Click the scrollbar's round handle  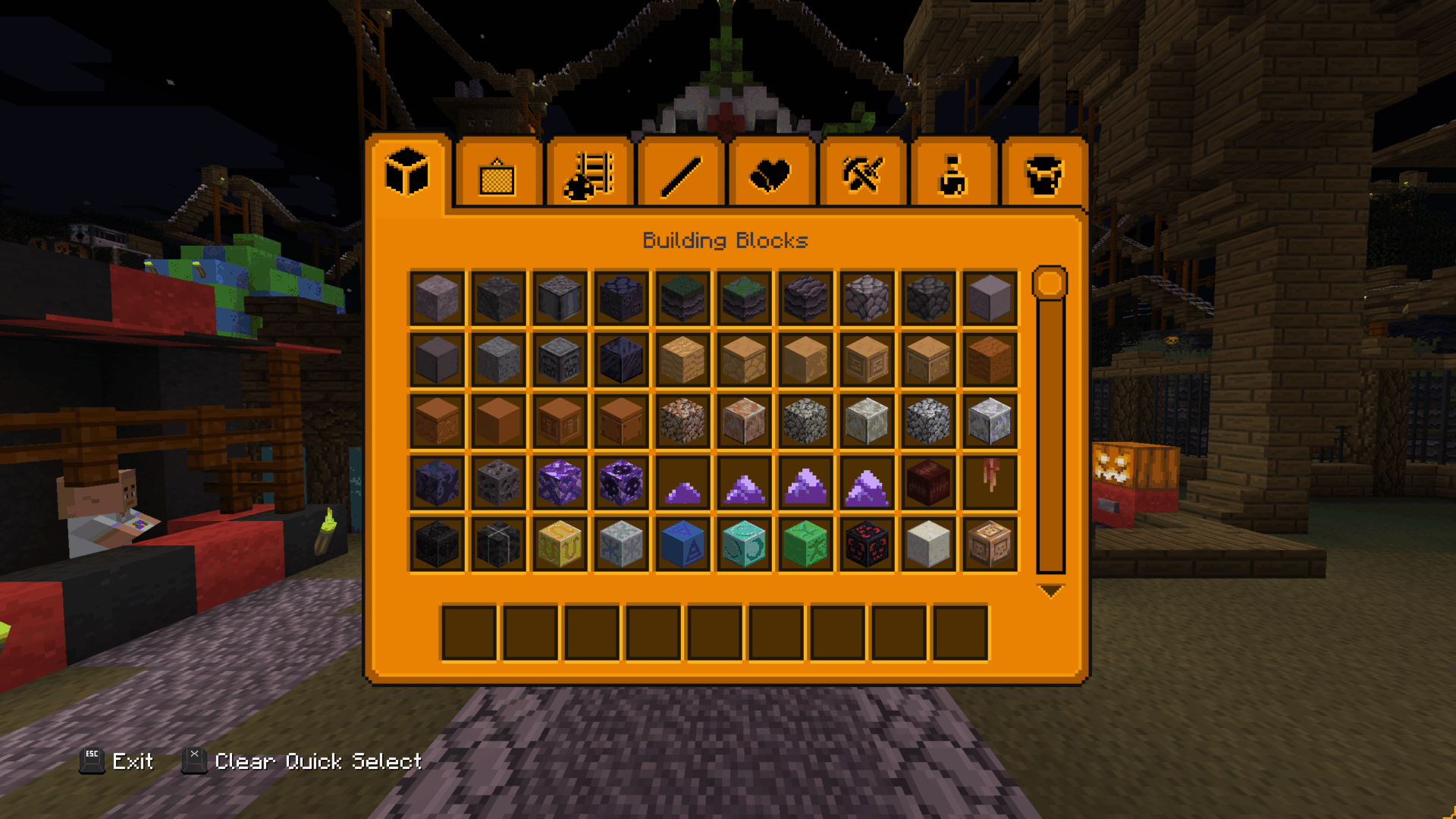pos(1050,283)
